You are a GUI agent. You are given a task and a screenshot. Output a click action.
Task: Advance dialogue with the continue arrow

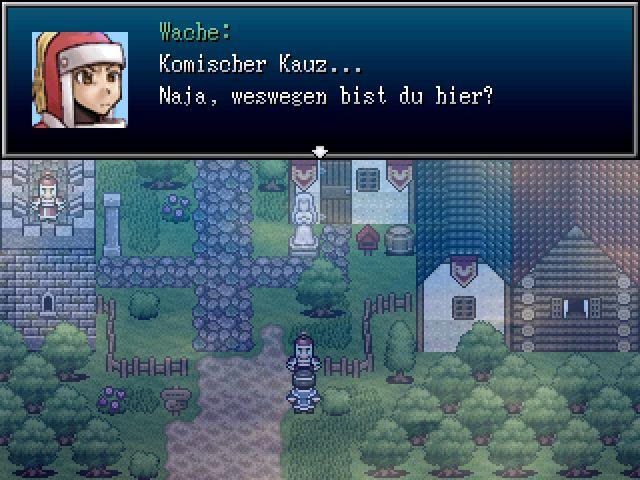click(x=320, y=152)
